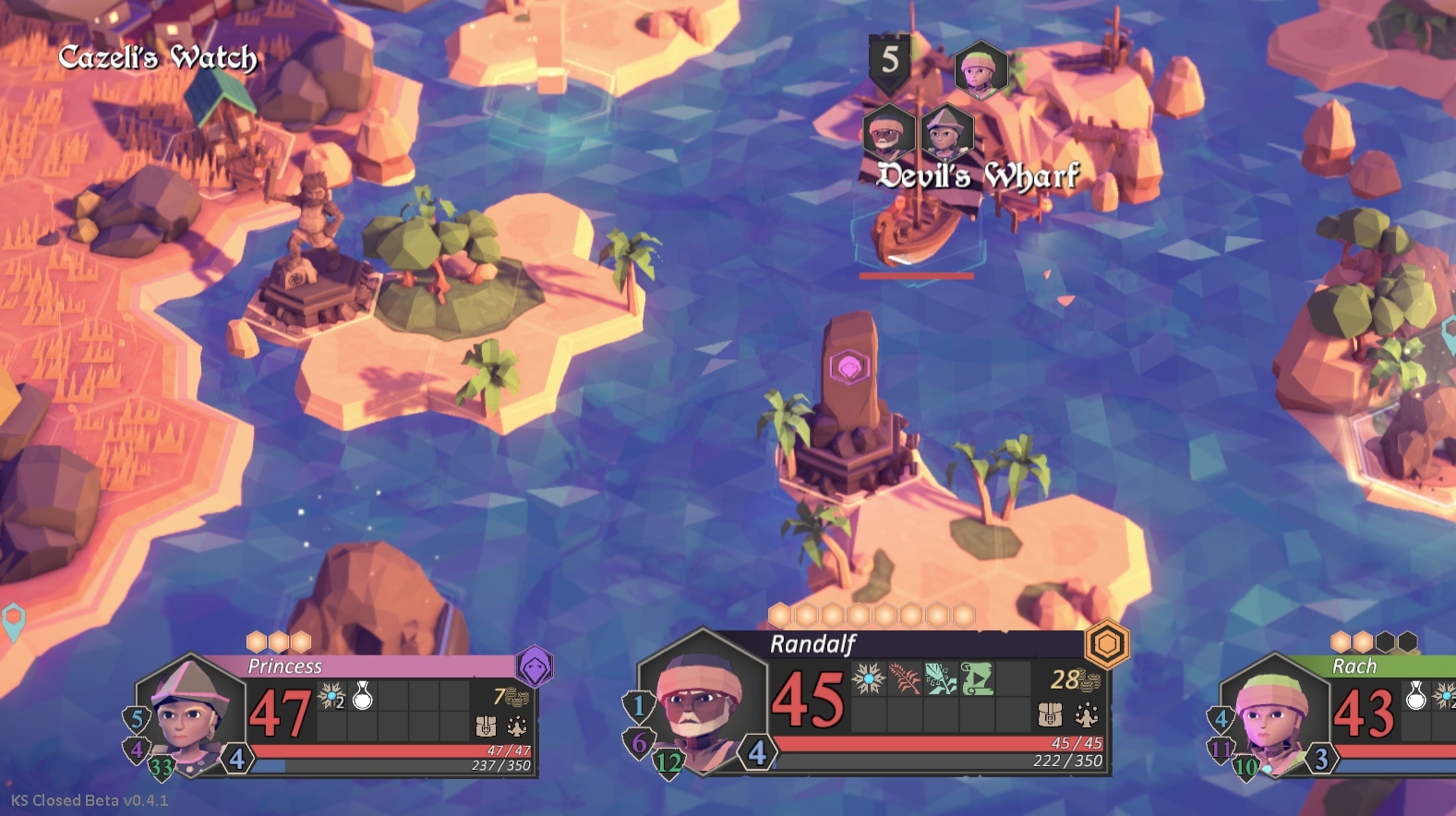Select the snowflake item in Princess's slots
The height and width of the screenshot is (816, 1456).
(x=331, y=696)
